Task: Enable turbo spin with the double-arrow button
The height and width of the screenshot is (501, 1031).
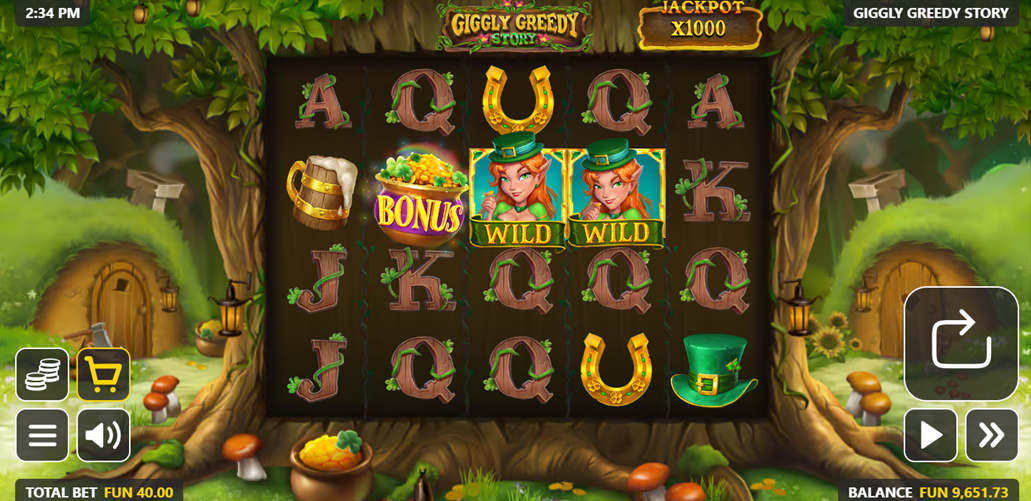Action: pos(991,435)
